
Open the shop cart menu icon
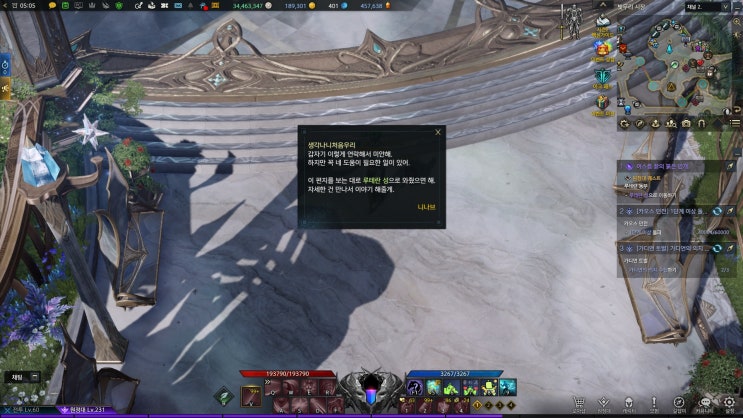tap(578, 403)
